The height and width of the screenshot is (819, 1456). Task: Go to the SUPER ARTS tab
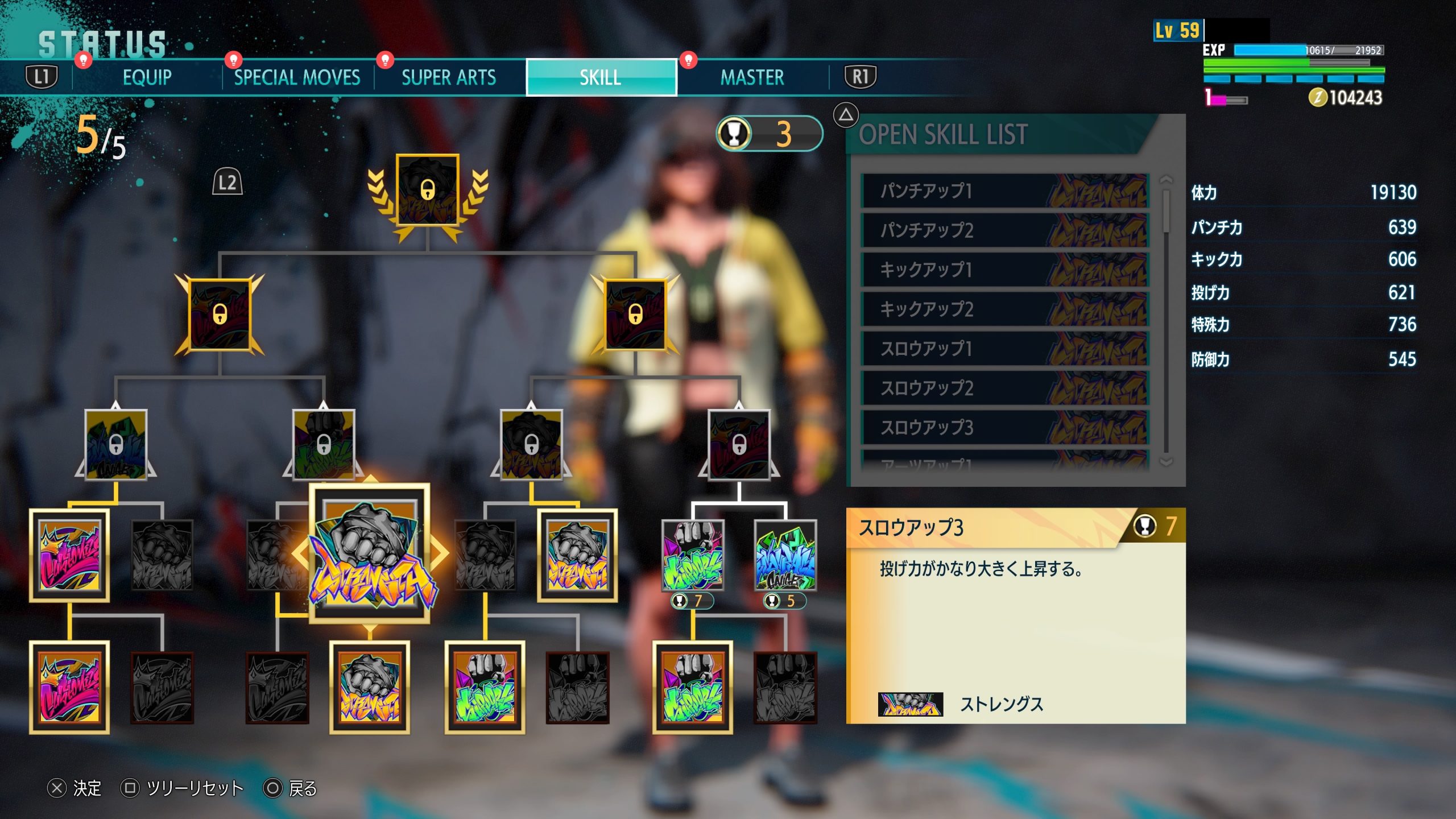pos(449,77)
